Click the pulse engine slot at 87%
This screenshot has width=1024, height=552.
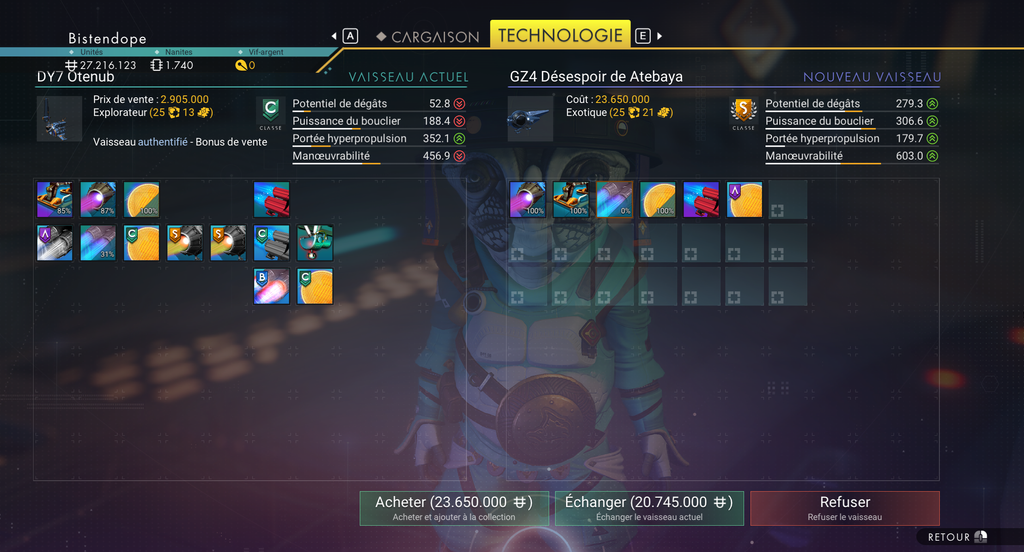pyautogui.click(x=98, y=199)
